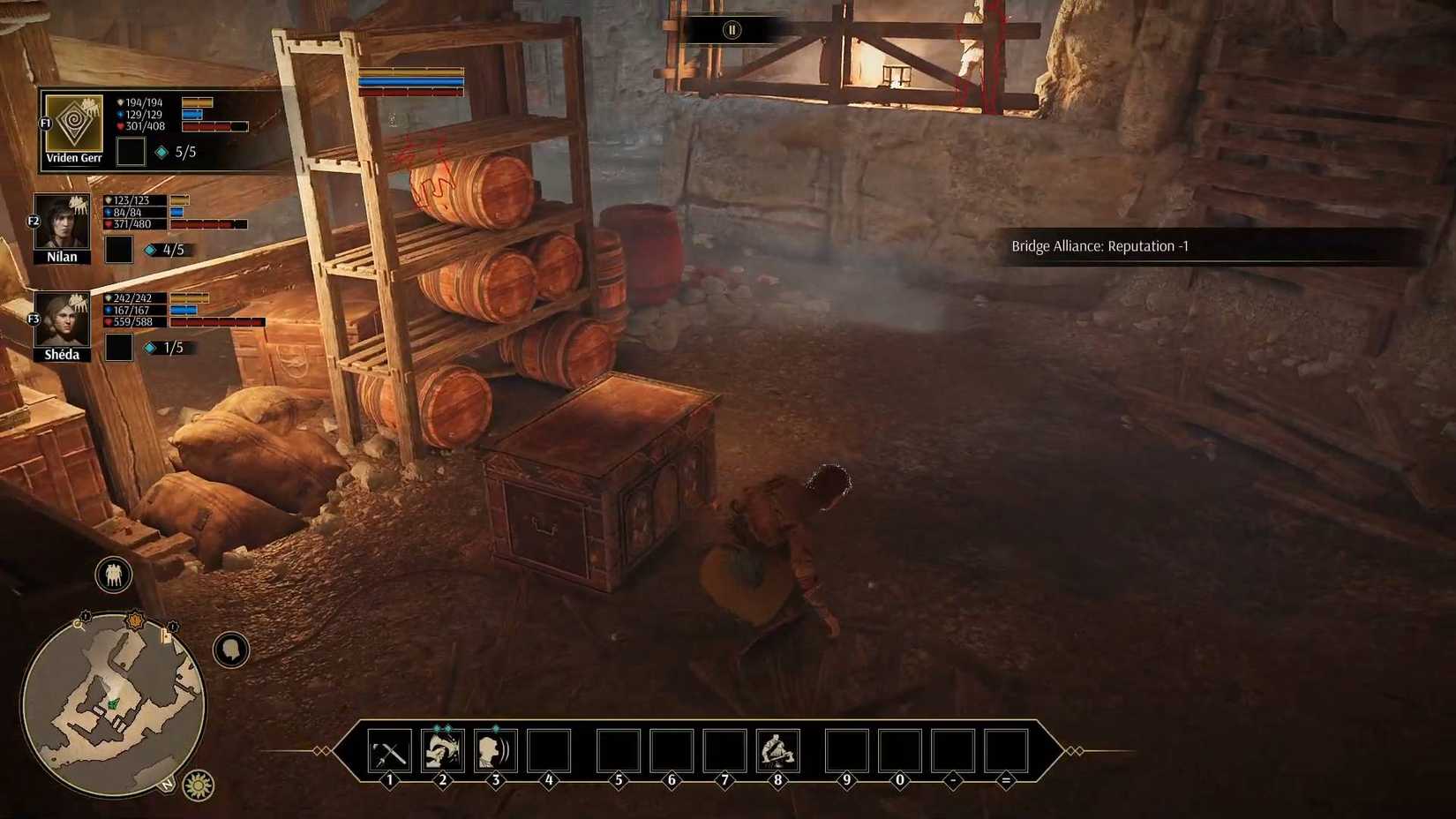Click empty hotbar slot 4
This screenshot has width=1456, height=819.
click(x=549, y=751)
